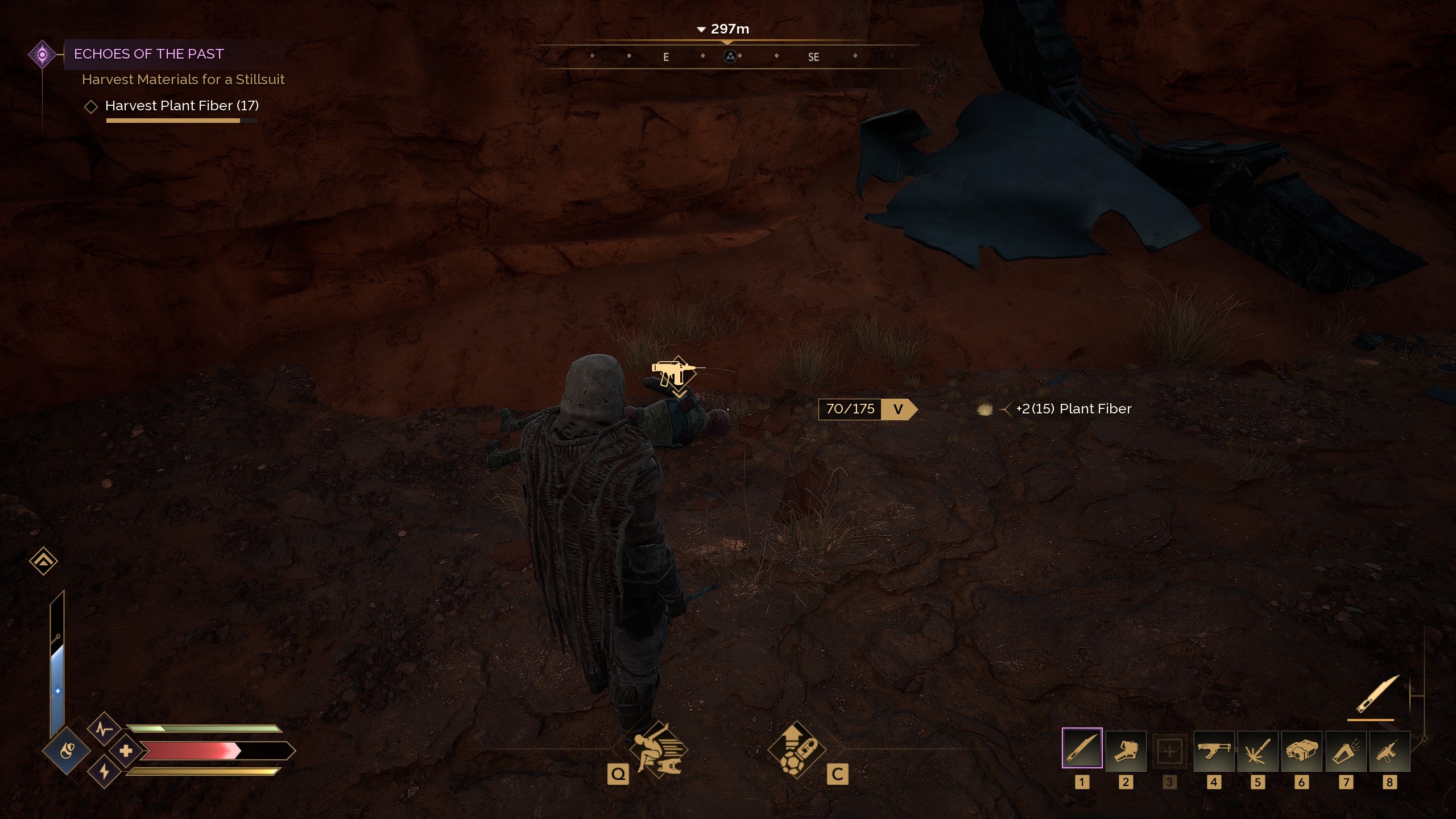Select the cutteray tool in slot 2
The image size is (1456, 819).
pos(1126,751)
